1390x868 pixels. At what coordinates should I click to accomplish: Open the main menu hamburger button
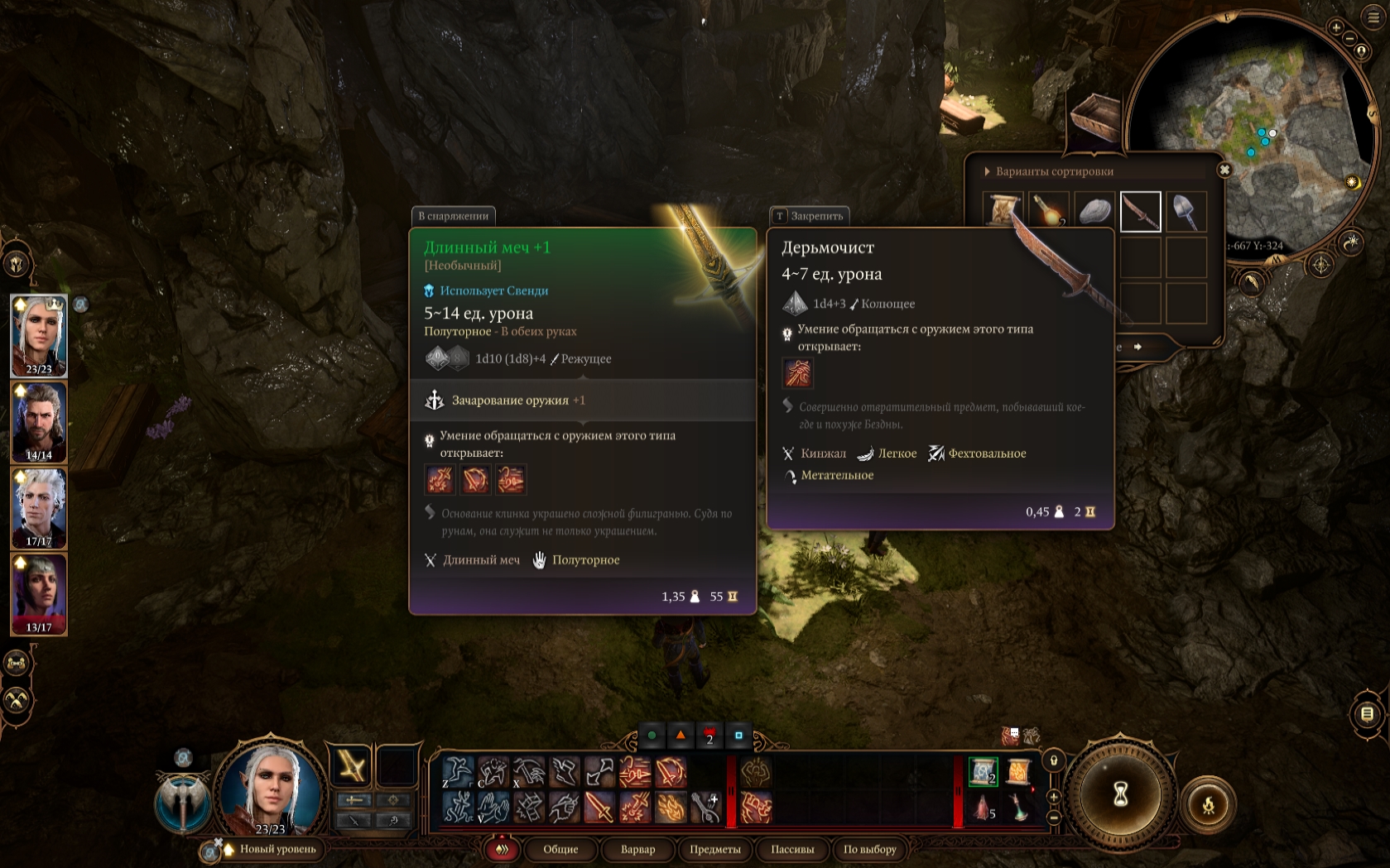1373,17
